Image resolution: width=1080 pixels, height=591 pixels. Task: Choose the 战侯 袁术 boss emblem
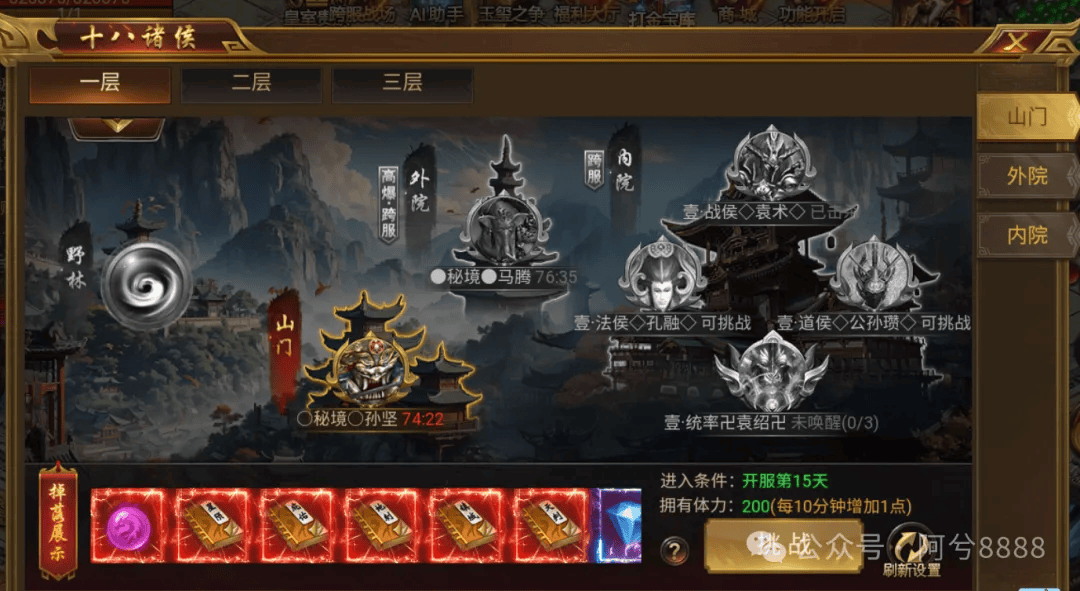tap(769, 165)
